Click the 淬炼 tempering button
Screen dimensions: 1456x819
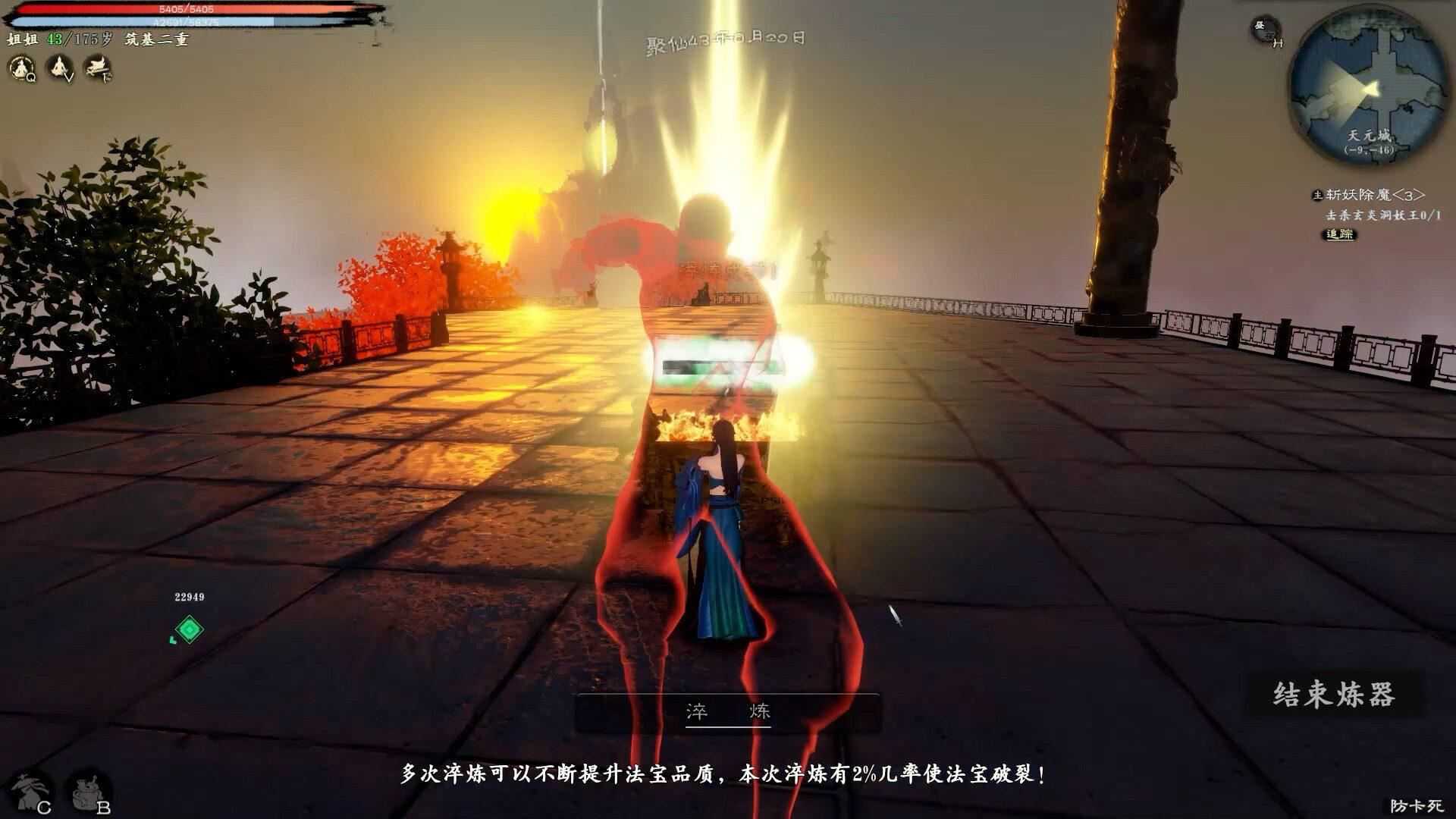[x=728, y=711]
